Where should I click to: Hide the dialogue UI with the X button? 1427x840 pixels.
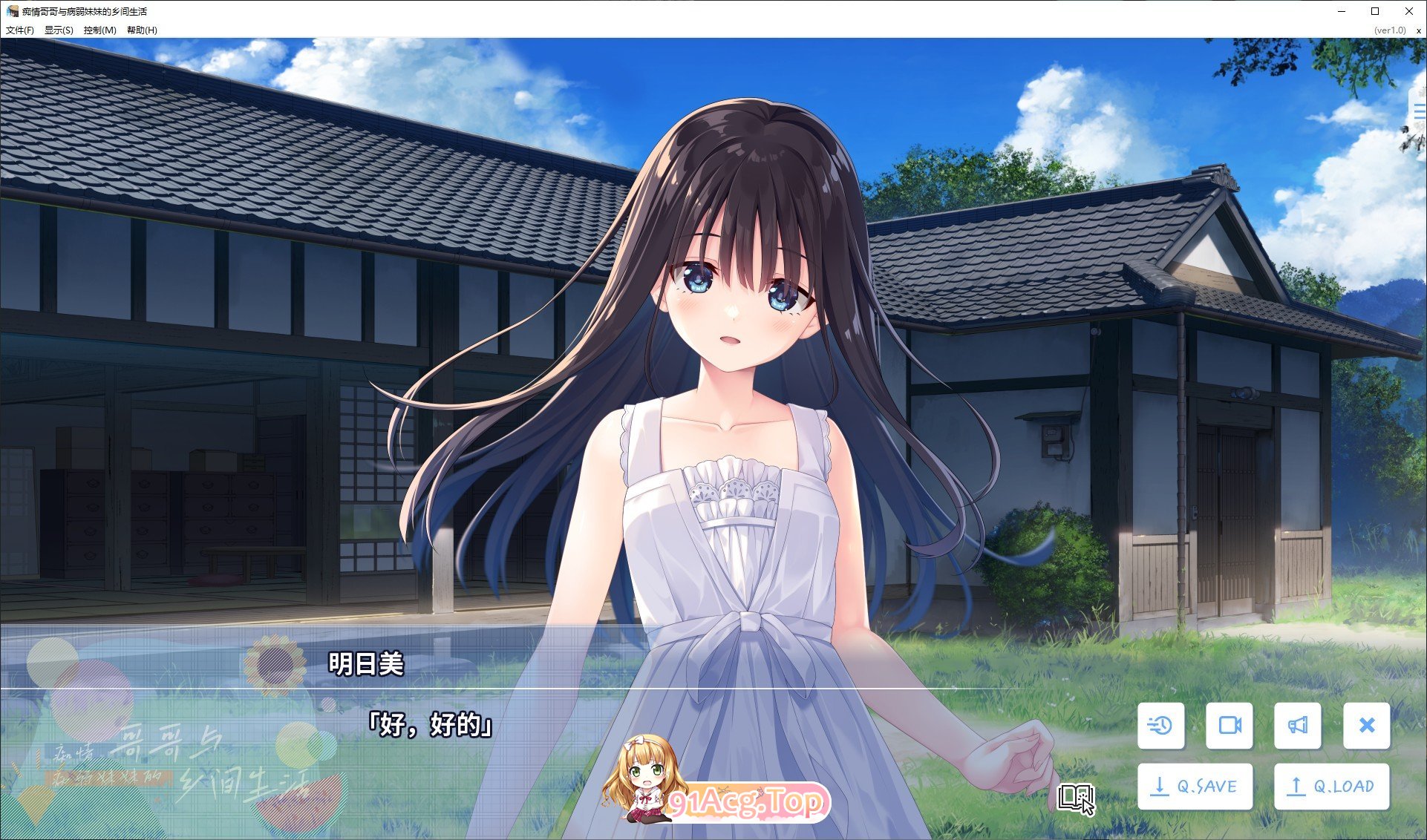click(1367, 726)
